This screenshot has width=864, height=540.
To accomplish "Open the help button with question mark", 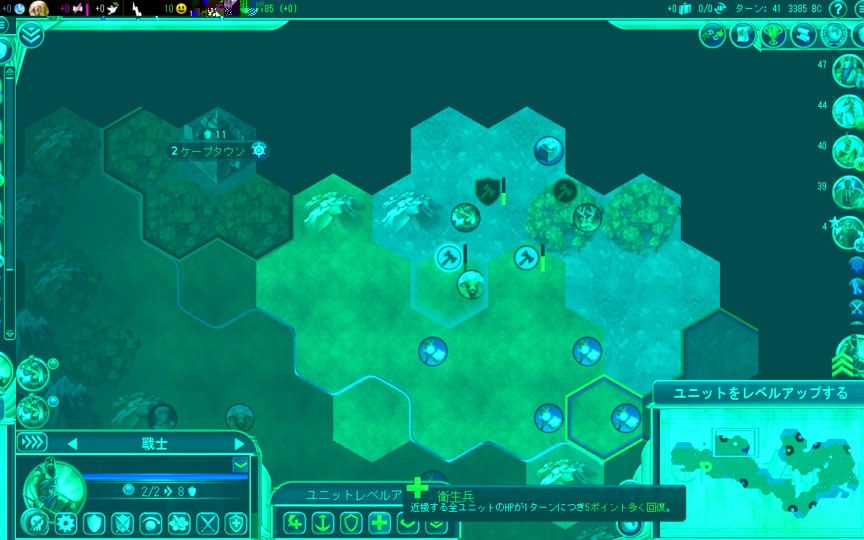I will (x=838, y=9).
